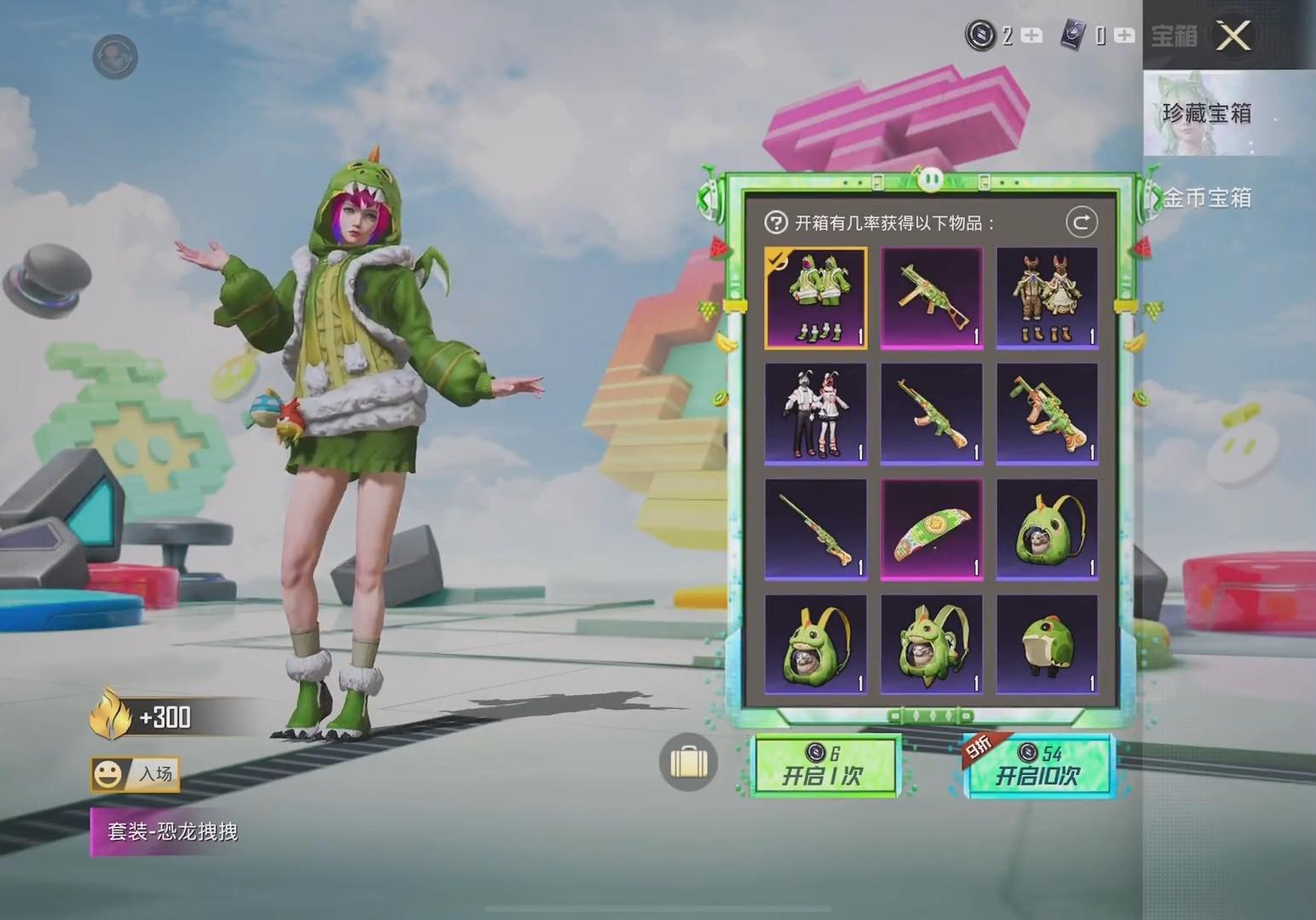Open crate once with 开启1次
This screenshot has width=1316, height=920.
pos(823,765)
